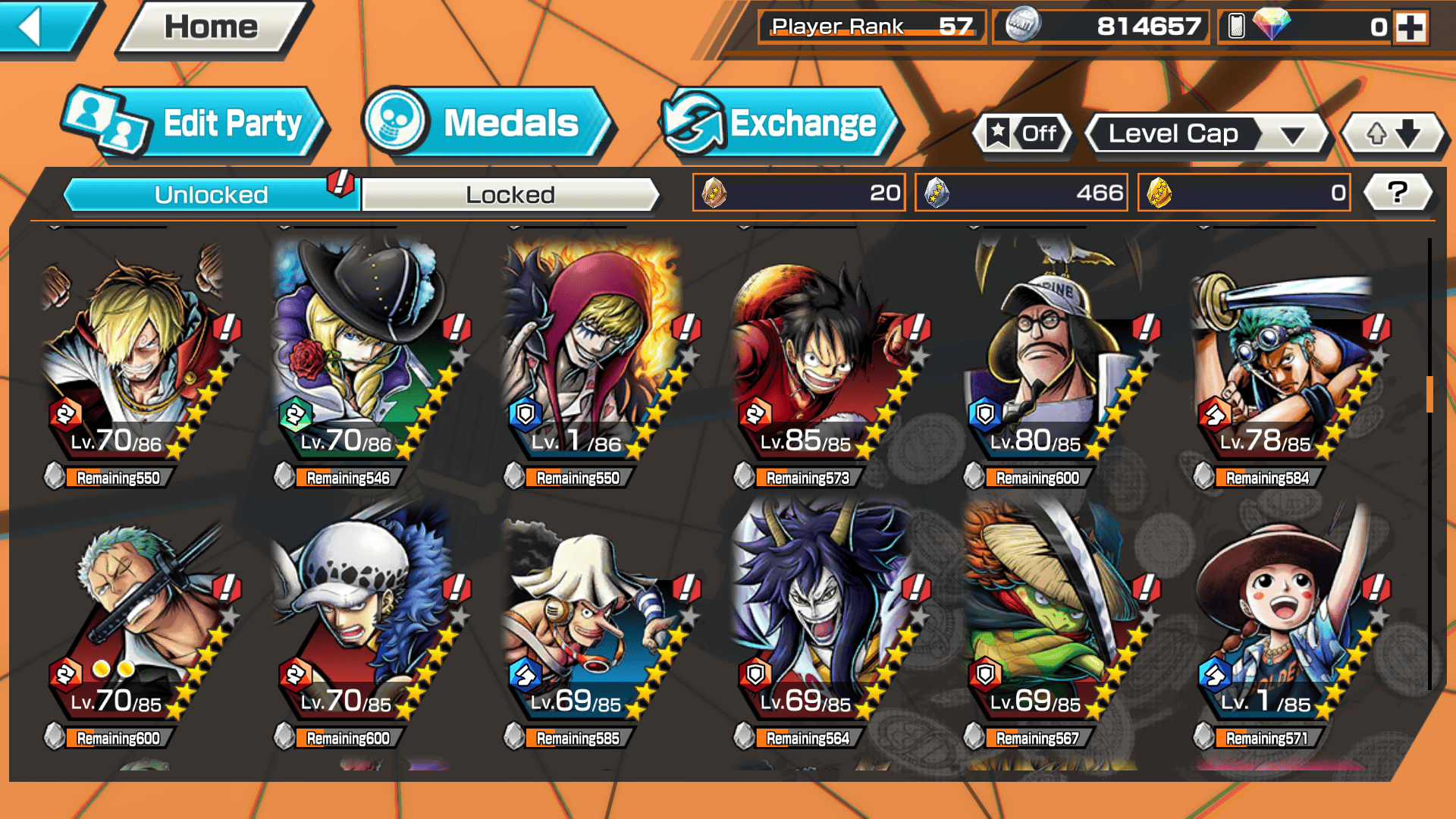Toggle the favorite star filter Off

tap(1023, 134)
